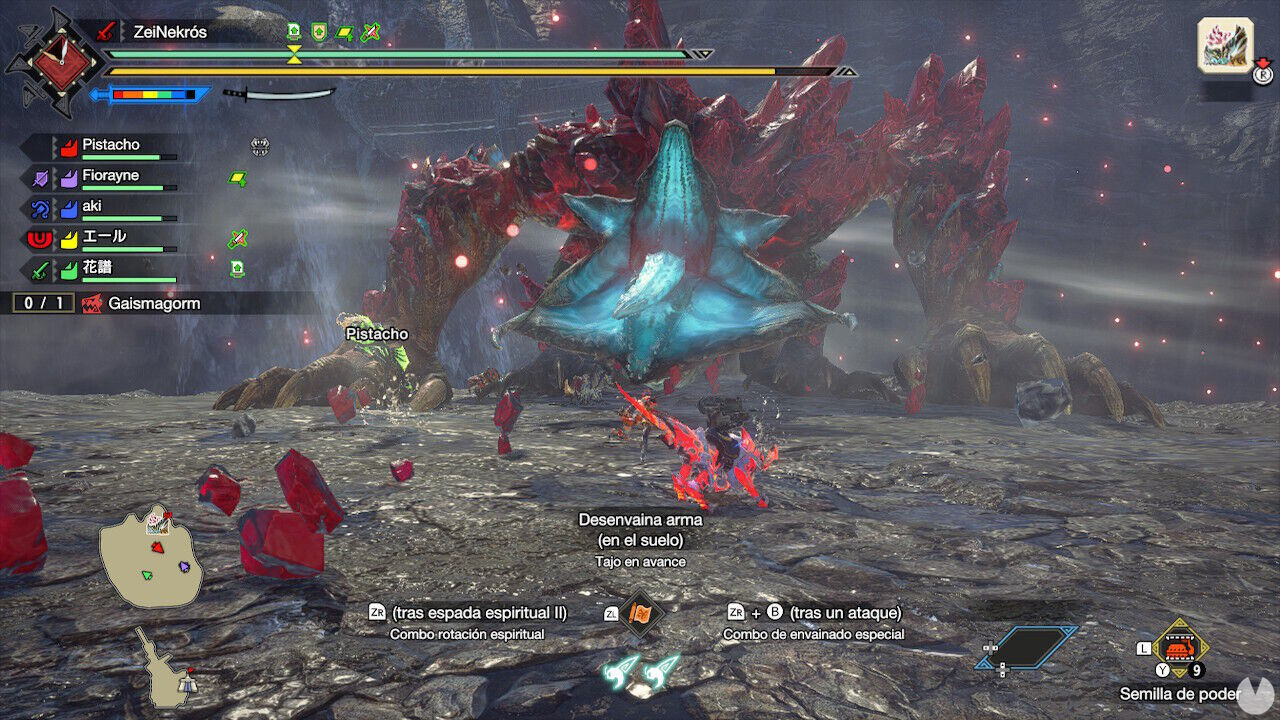Click Fiorayne's purple Insect Glaive icon
This screenshot has height=720, width=1280.
point(40,176)
